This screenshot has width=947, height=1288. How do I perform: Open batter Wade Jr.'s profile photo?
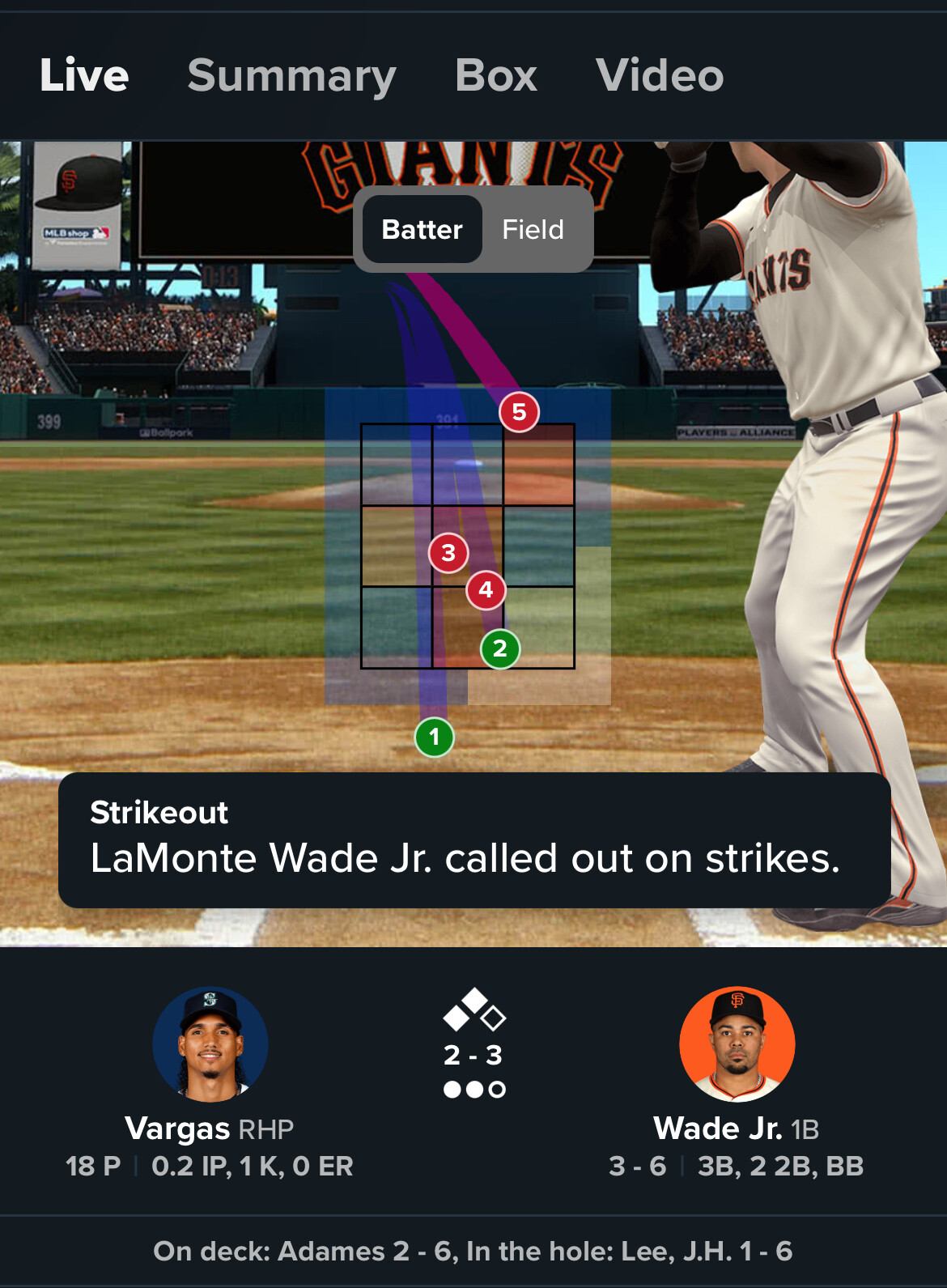(x=737, y=1044)
